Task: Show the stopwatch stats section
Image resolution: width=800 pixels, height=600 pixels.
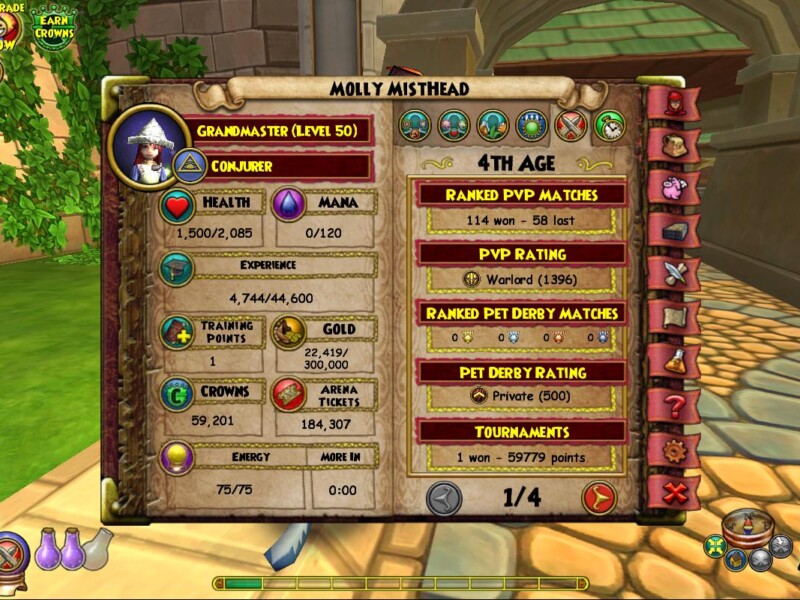Action: click(609, 126)
